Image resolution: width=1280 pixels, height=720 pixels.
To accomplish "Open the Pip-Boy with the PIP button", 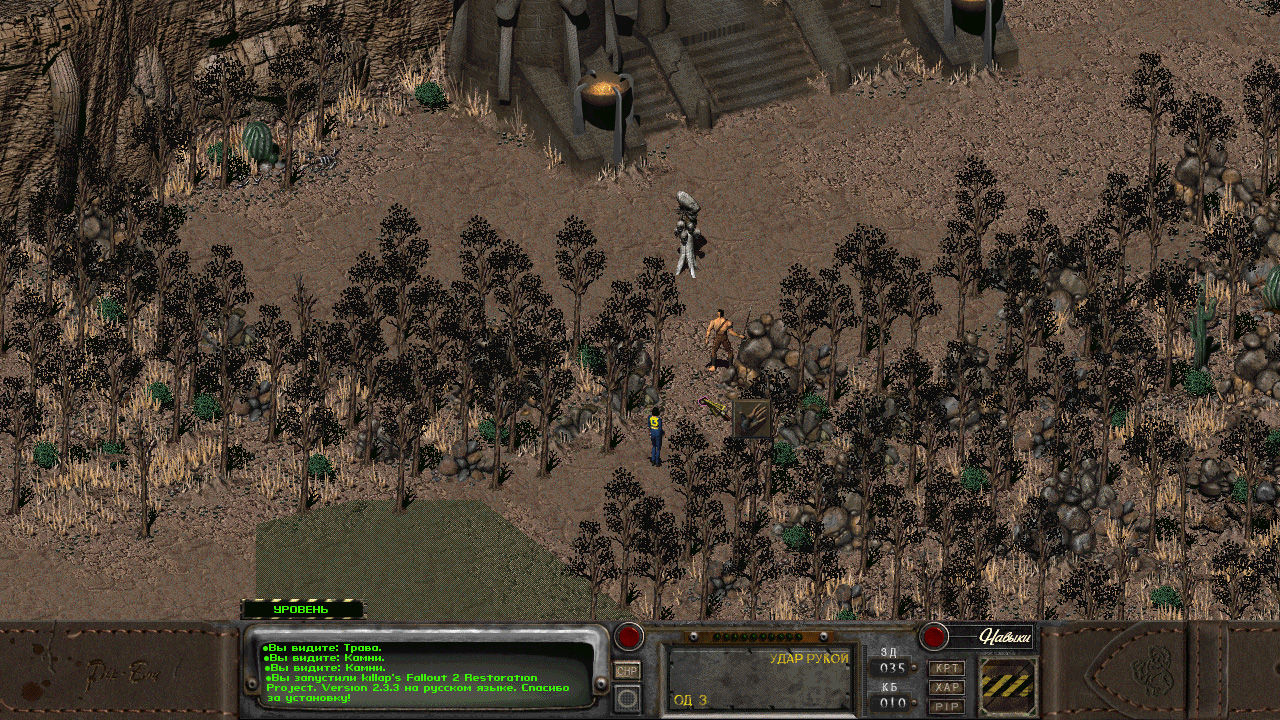I will 948,707.
